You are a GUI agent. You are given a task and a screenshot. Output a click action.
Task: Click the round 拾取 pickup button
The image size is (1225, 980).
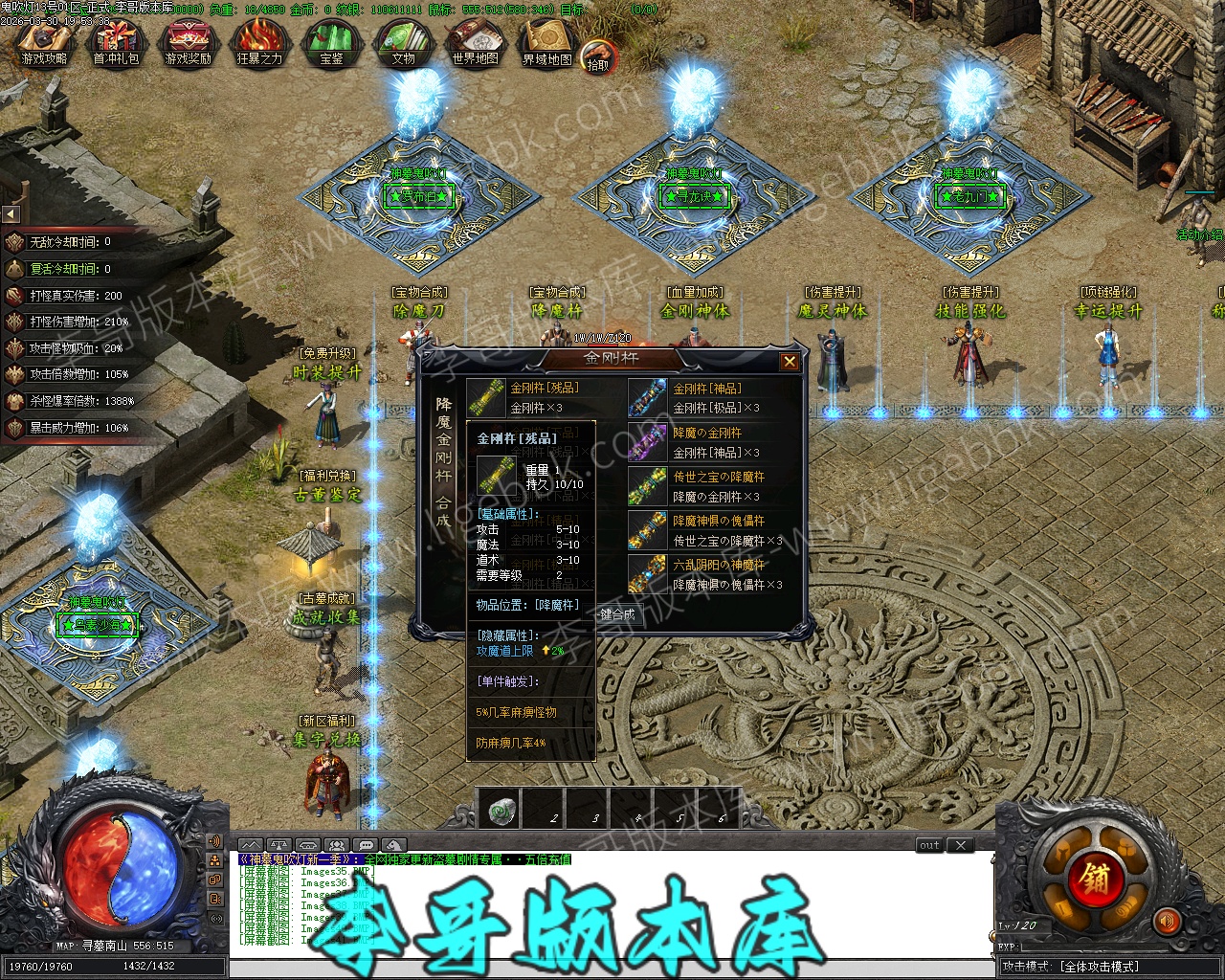pos(598,57)
